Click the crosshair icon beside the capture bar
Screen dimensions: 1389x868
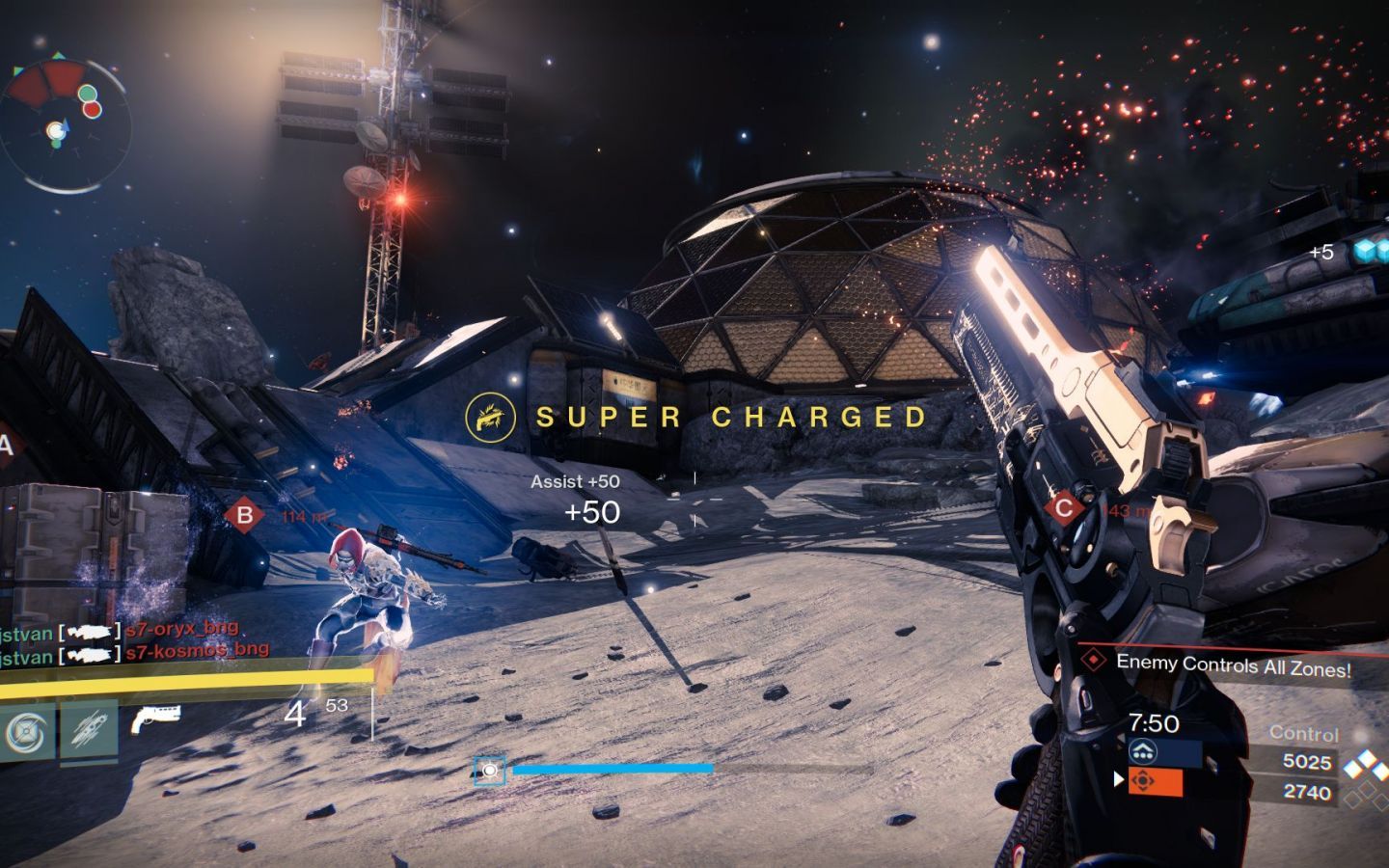click(x=491, y=771)
